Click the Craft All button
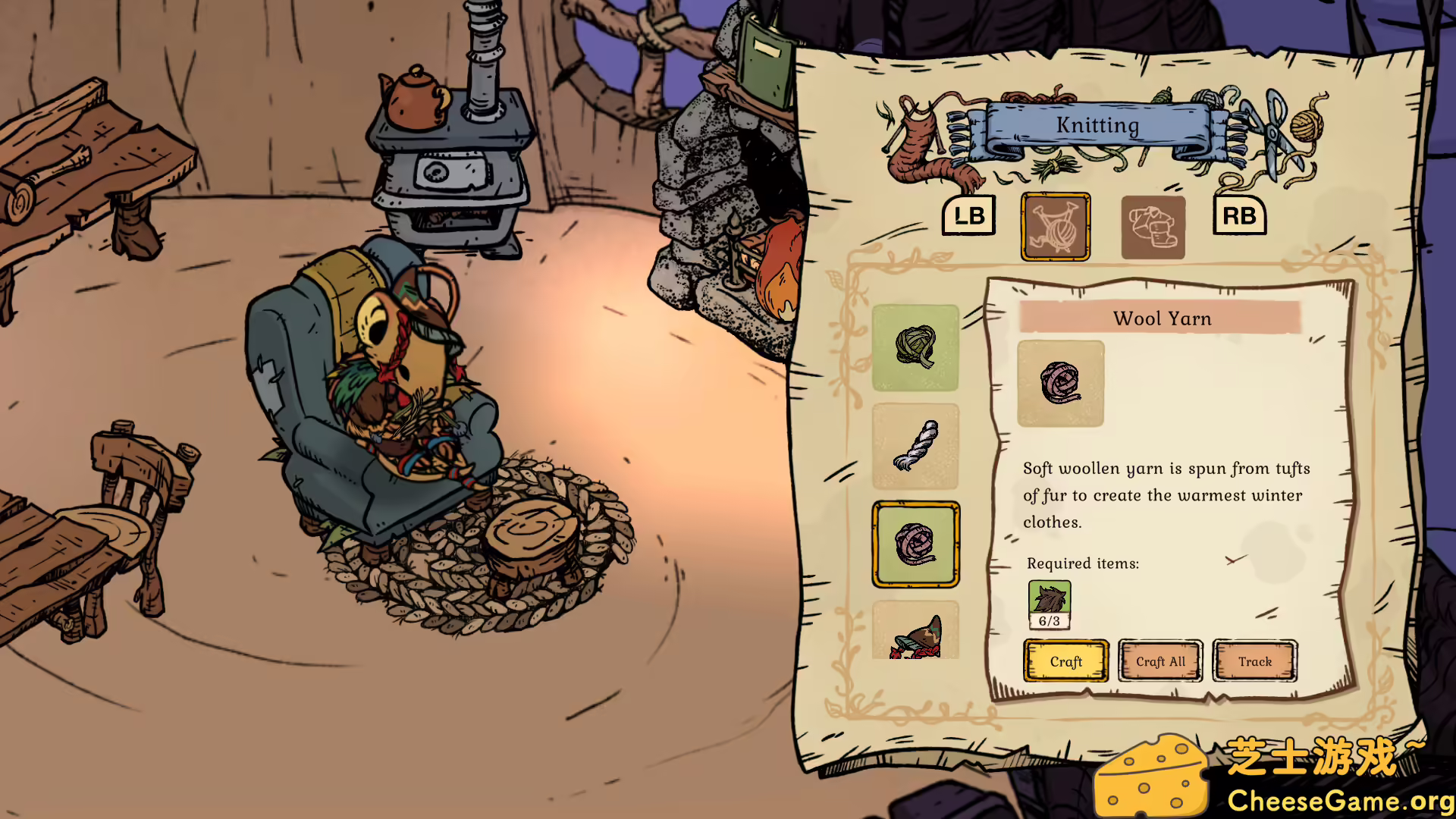This screenshot has width=1456, height=819. click(x=1160, y=661)
